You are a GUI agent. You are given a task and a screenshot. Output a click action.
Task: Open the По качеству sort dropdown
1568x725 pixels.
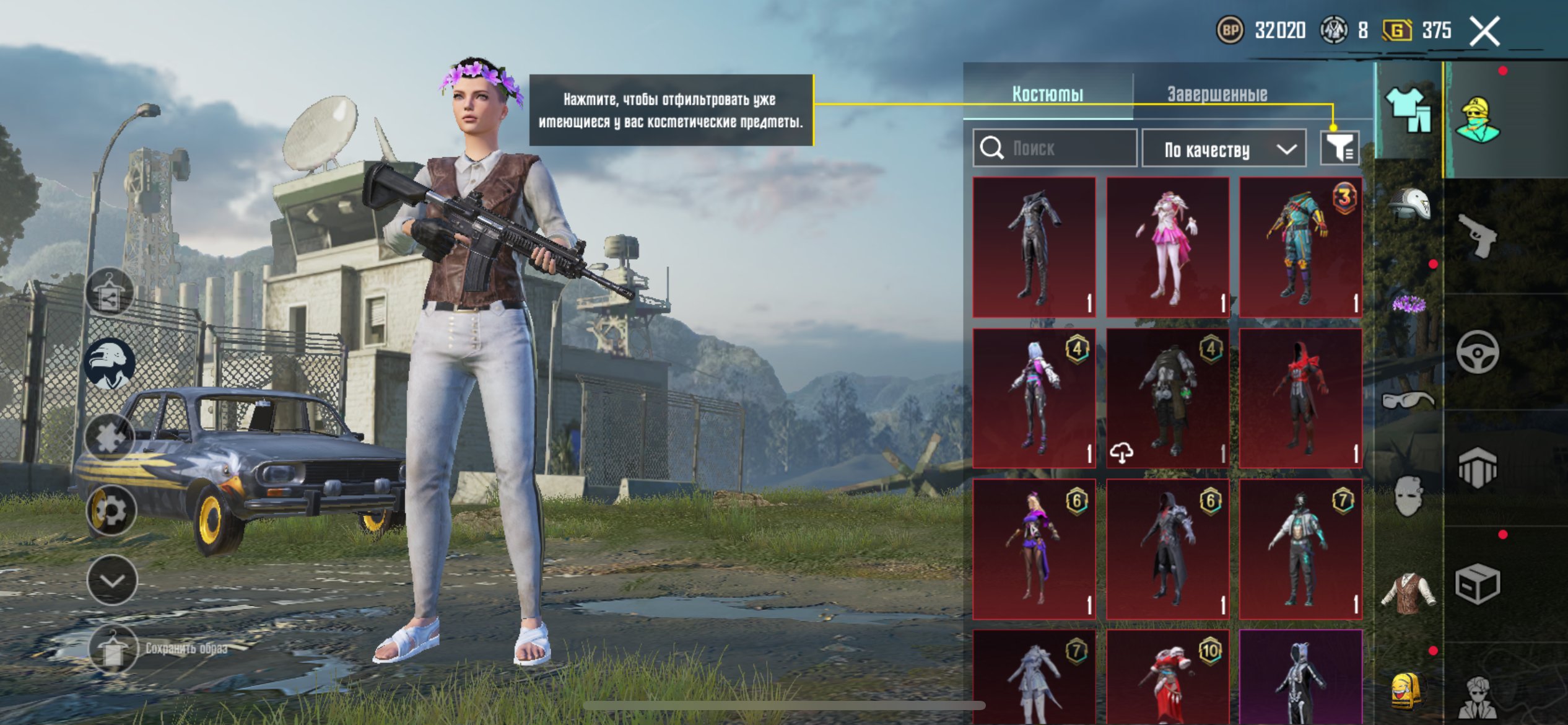coord(1224,149)
